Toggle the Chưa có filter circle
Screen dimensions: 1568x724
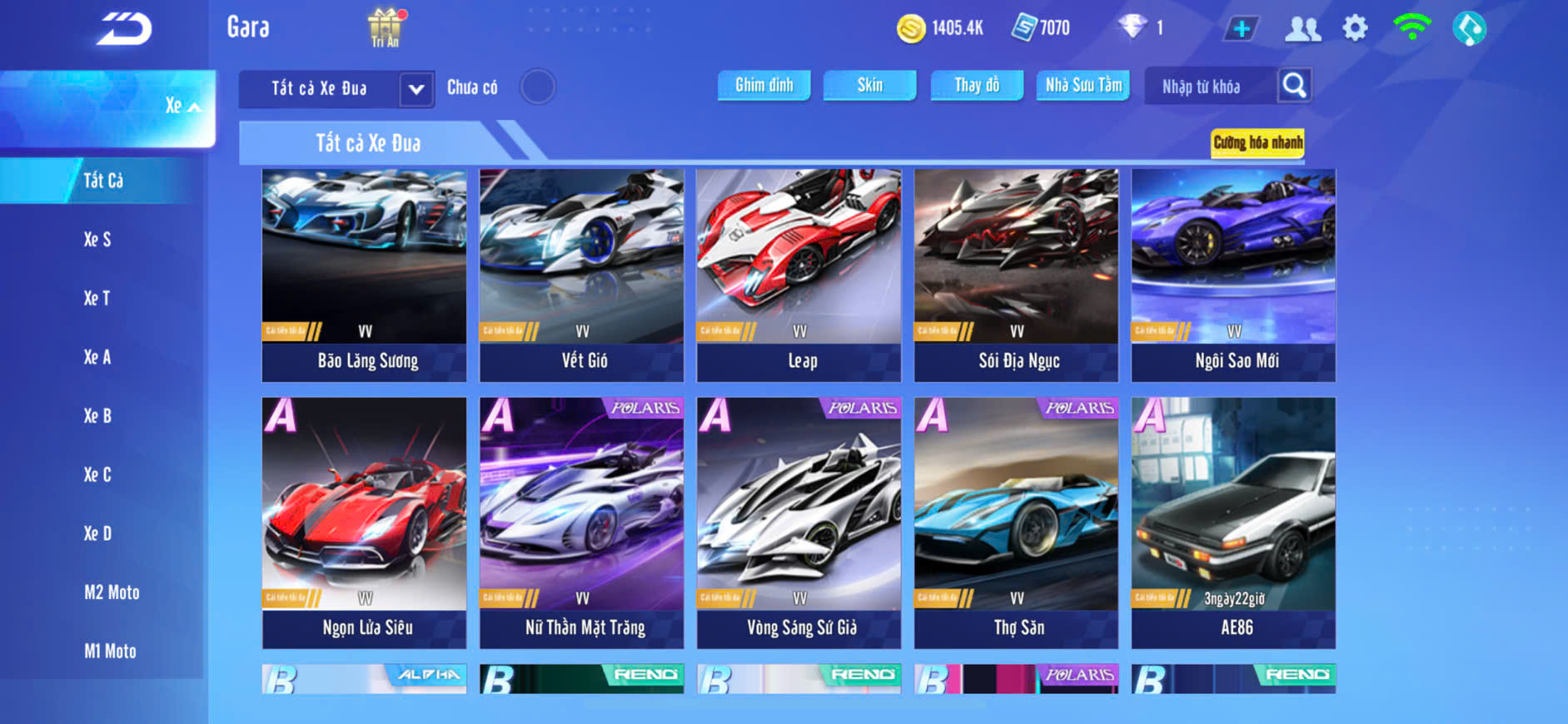click(537, 87)
